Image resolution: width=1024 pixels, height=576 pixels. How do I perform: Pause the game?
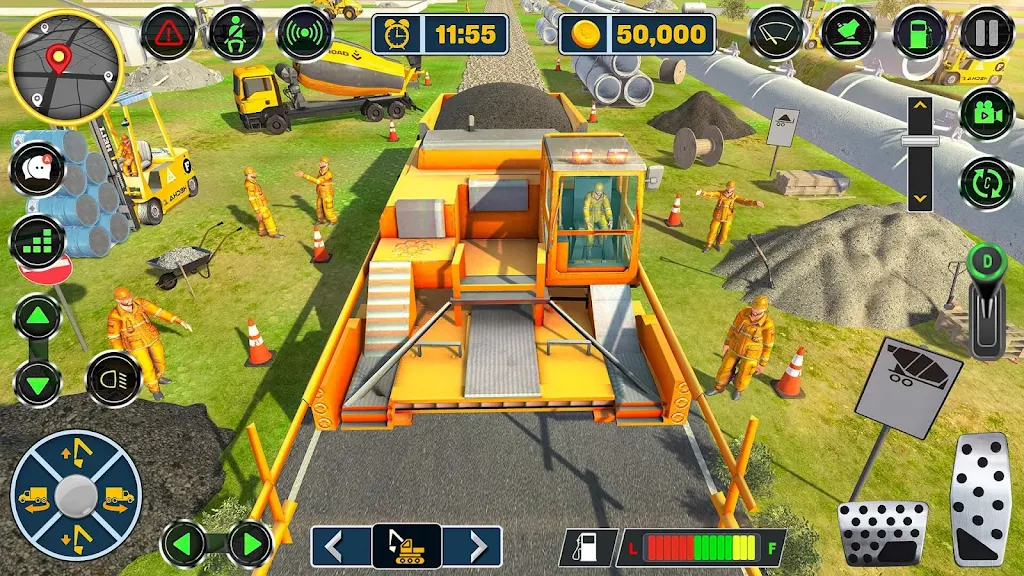(x=988, y=33)
